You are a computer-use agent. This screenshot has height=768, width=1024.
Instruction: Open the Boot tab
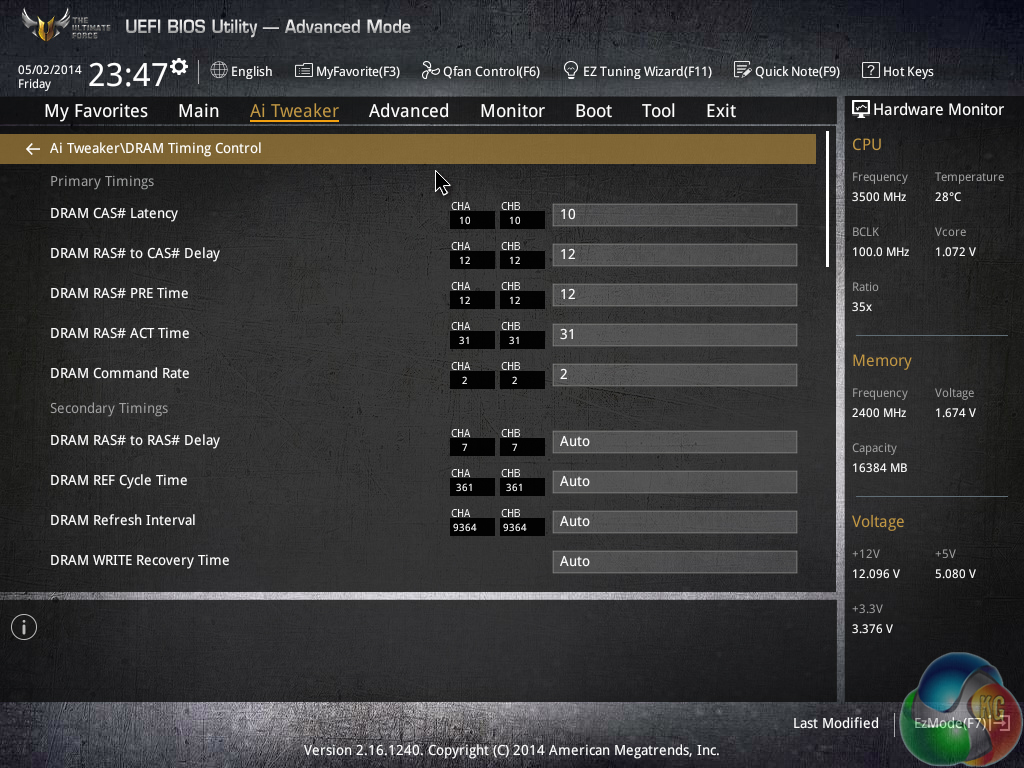pos(593,111)
